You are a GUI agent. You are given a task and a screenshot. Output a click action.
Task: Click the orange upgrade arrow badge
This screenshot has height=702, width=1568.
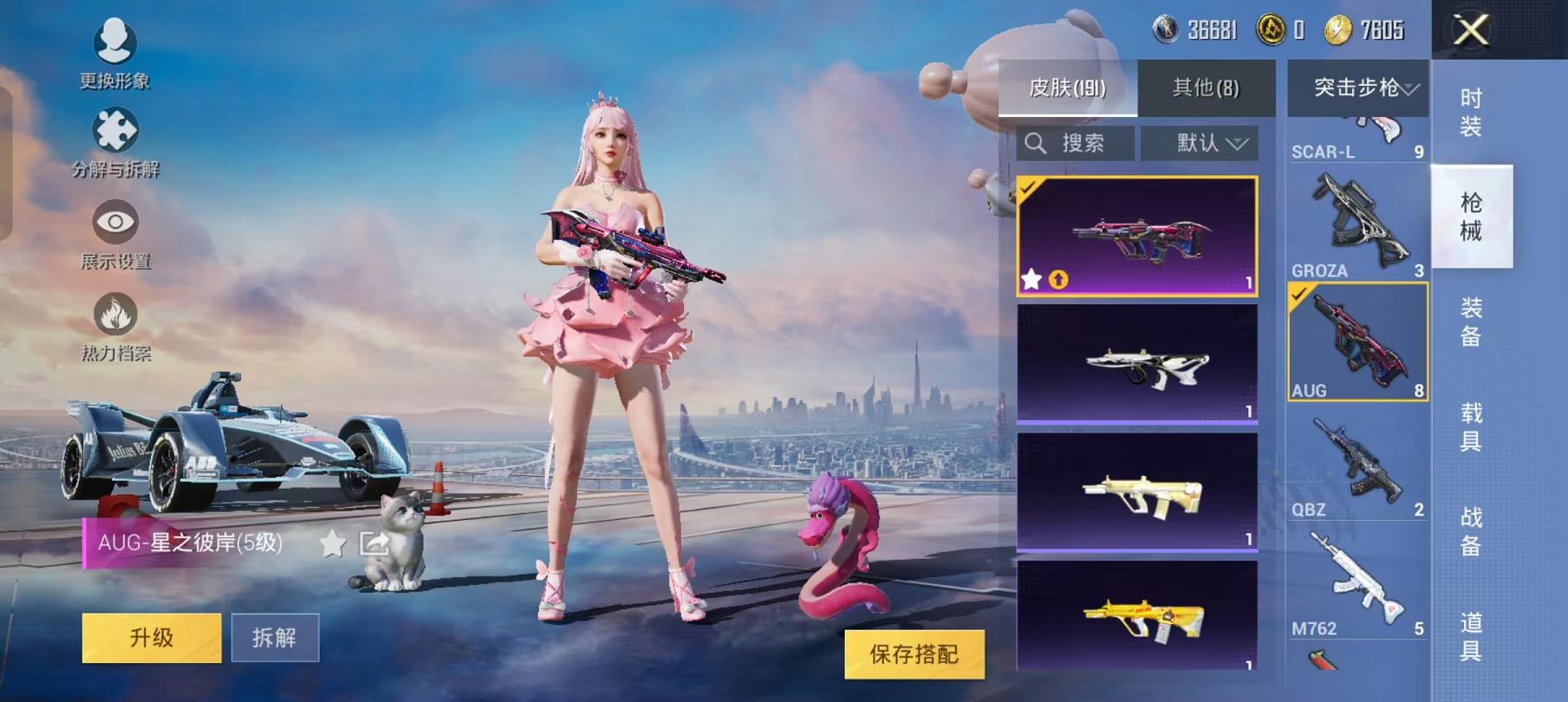point(1057,280)
